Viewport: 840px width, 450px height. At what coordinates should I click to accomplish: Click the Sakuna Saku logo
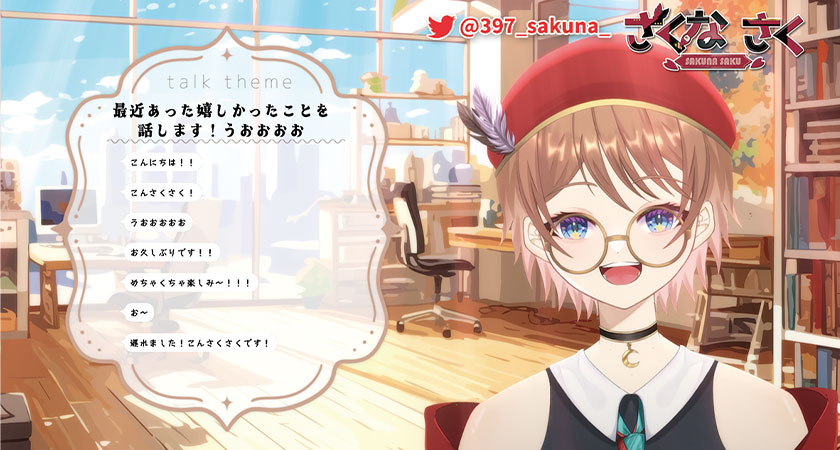click(715, 38)
